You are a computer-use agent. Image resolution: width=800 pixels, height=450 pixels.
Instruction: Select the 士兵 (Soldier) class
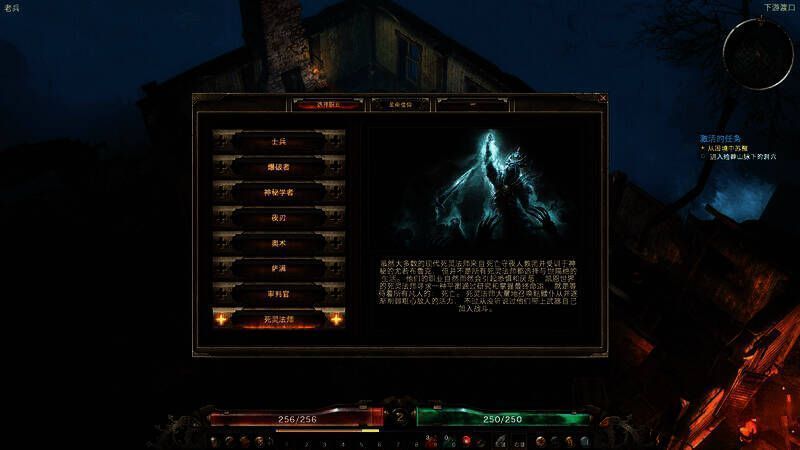click(x=278, y=141)
